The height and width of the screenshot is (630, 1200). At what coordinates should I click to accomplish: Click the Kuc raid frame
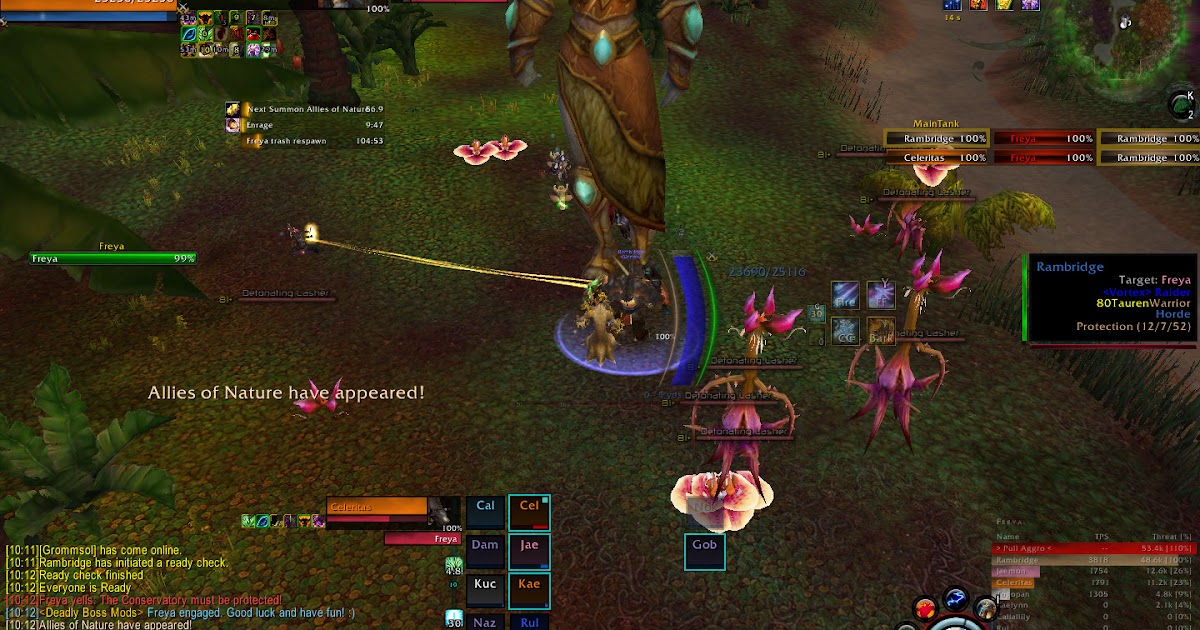click(486, 589)
